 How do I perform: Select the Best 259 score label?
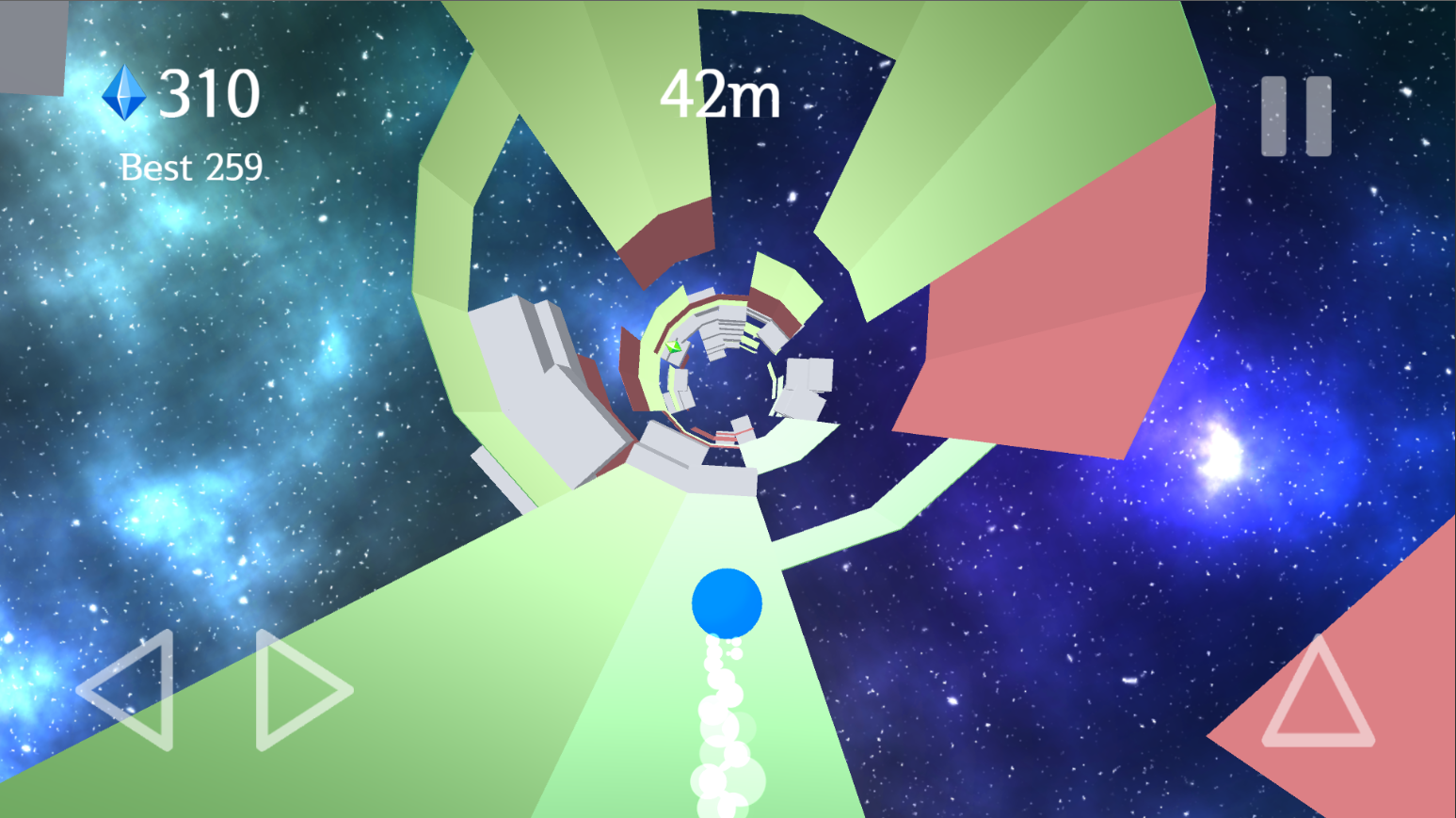(190, 167)
